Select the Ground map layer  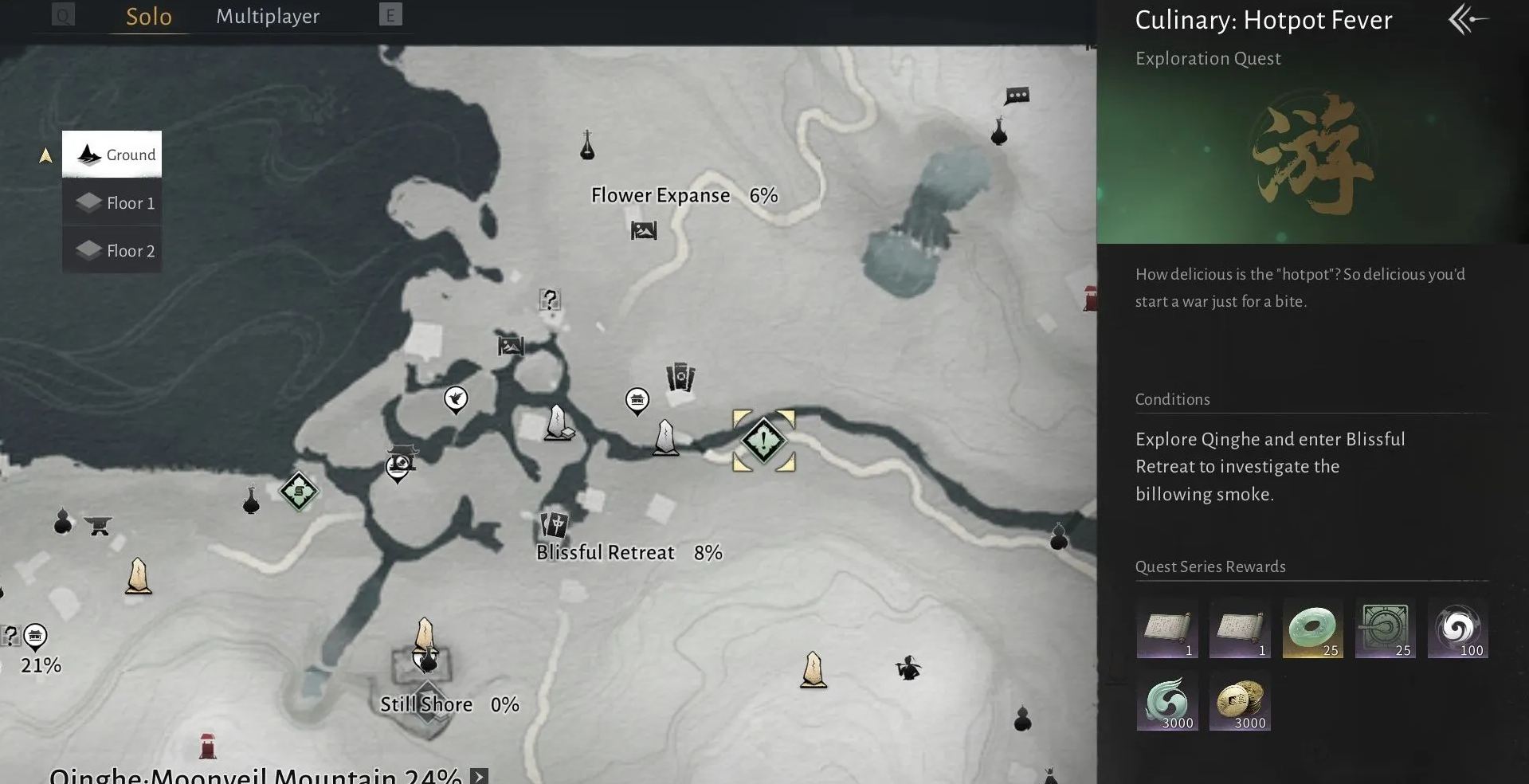(112, 155)
